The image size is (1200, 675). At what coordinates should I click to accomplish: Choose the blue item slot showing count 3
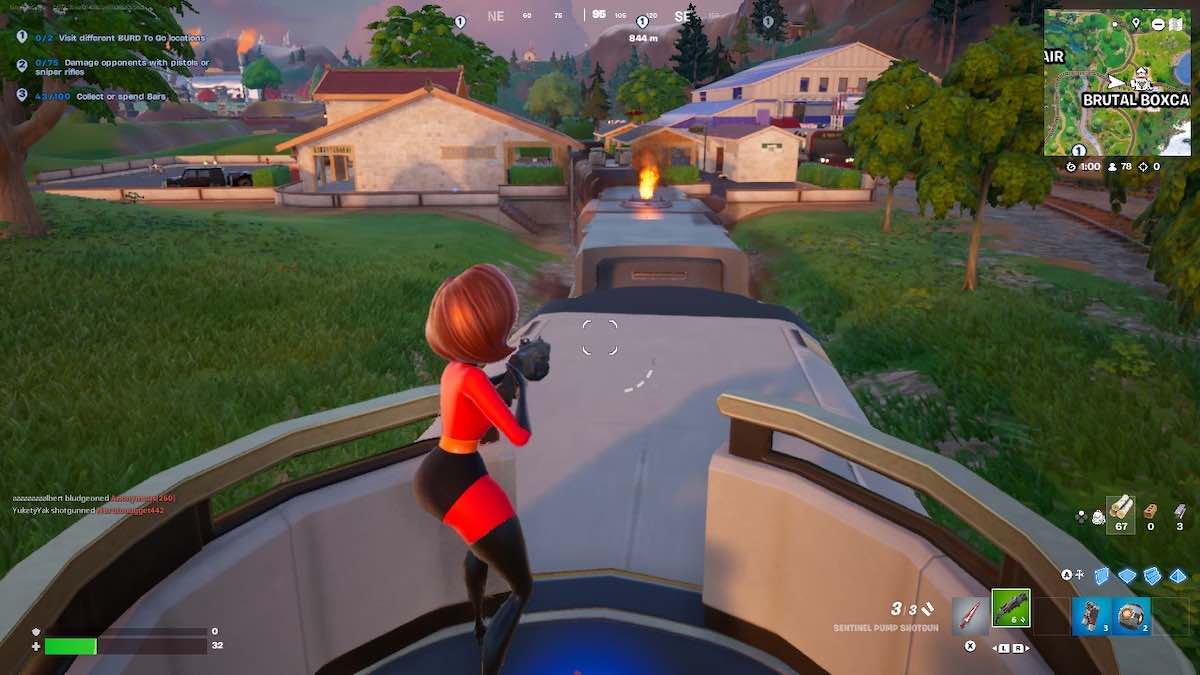[x=1092, y=615]
